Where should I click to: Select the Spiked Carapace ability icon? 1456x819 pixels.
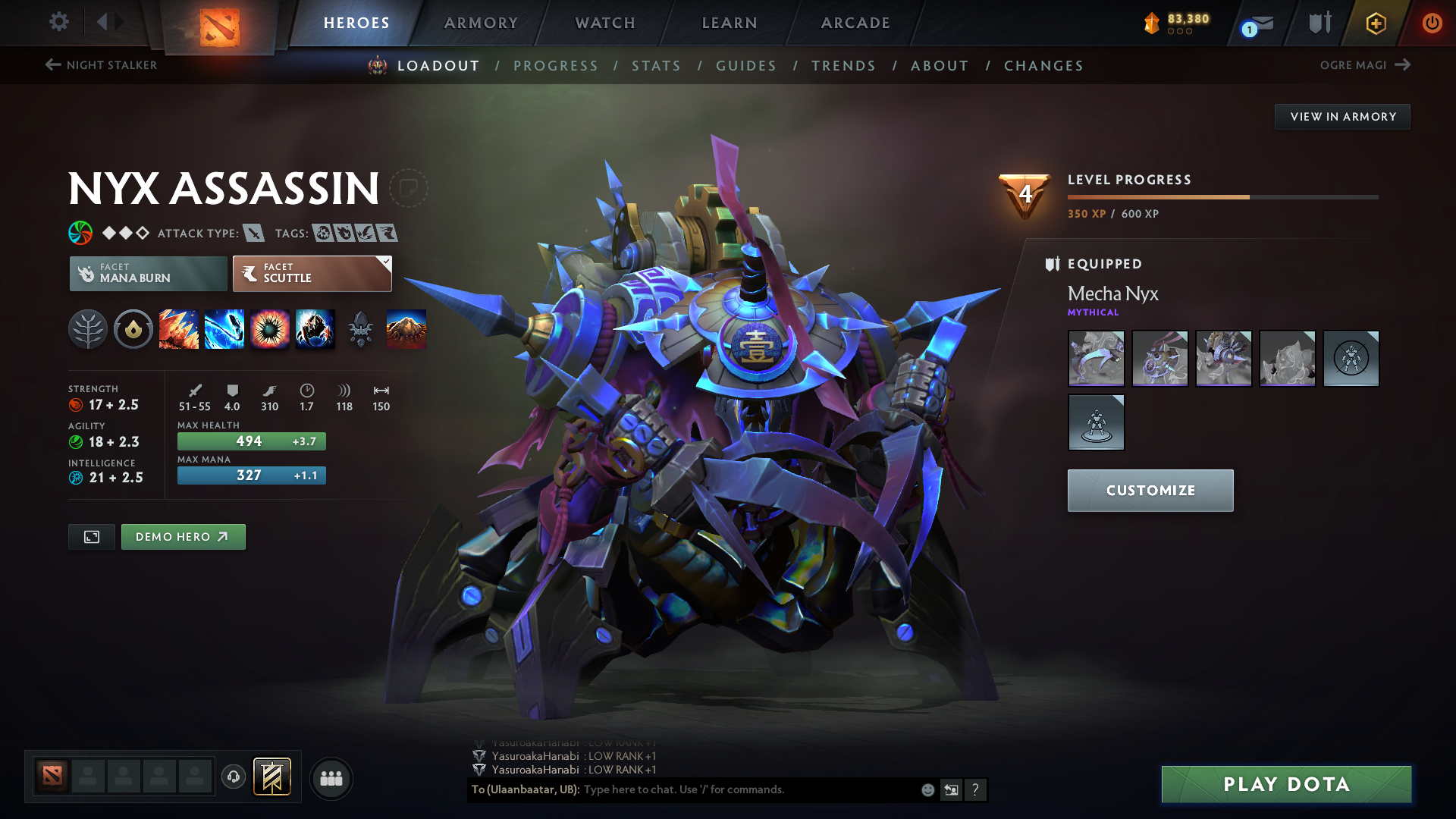point(270,329)
